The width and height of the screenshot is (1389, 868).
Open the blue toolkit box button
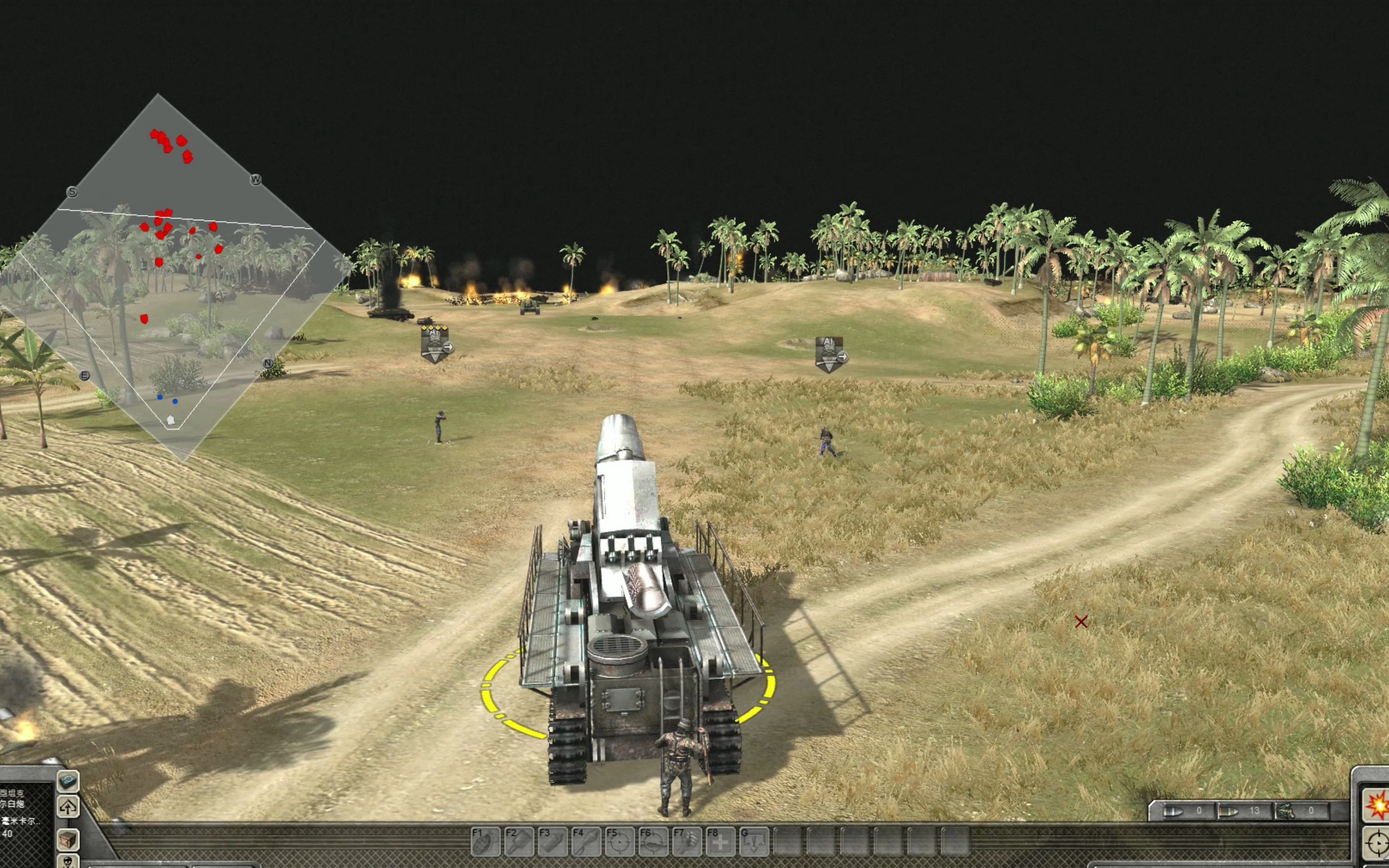tap(68, 781)
